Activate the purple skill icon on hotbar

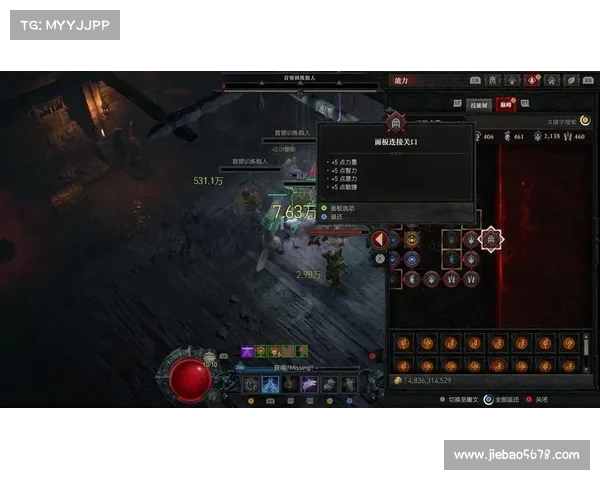[x=309, y=384]
